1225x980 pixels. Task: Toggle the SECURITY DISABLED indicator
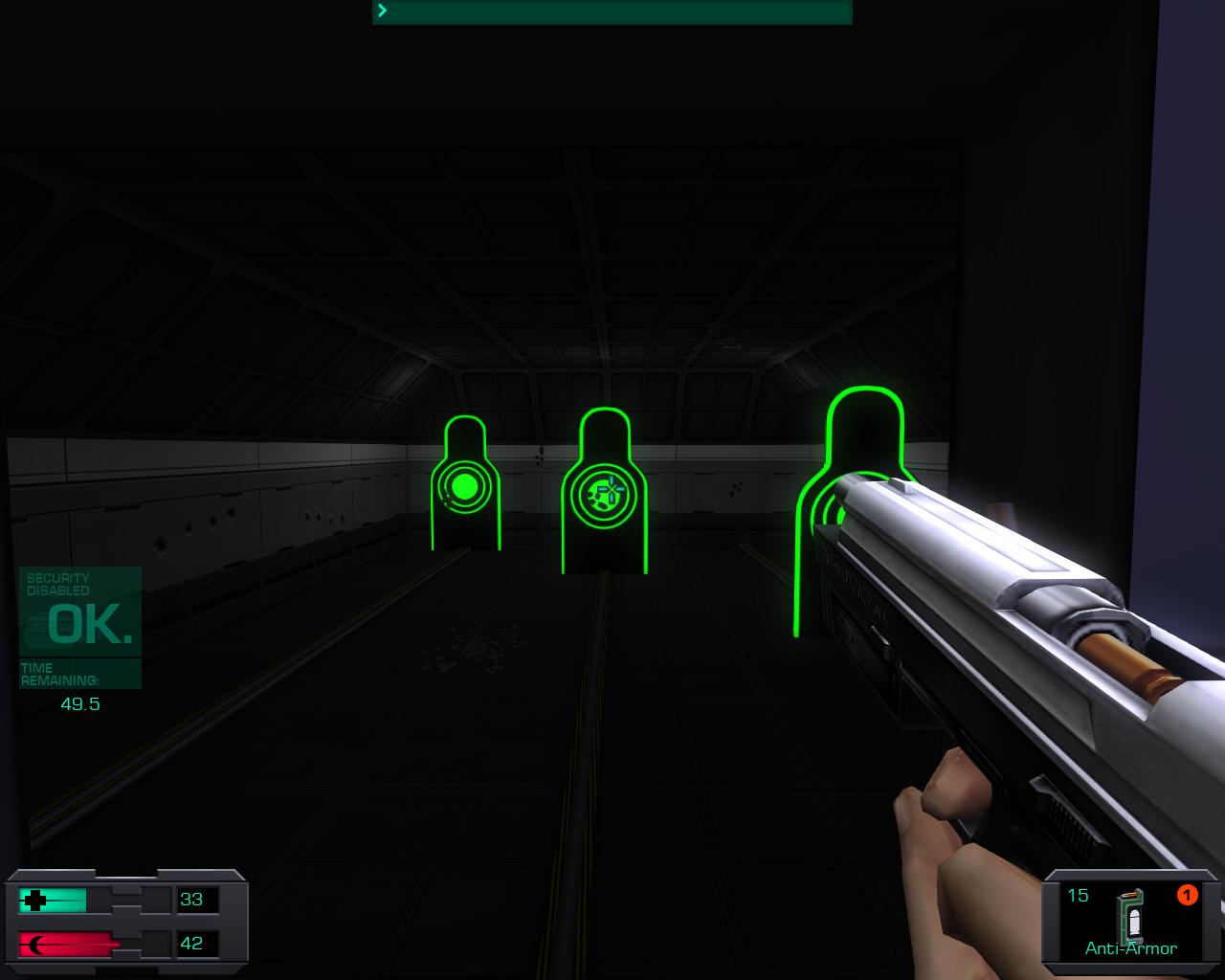(x=57, y=584)
